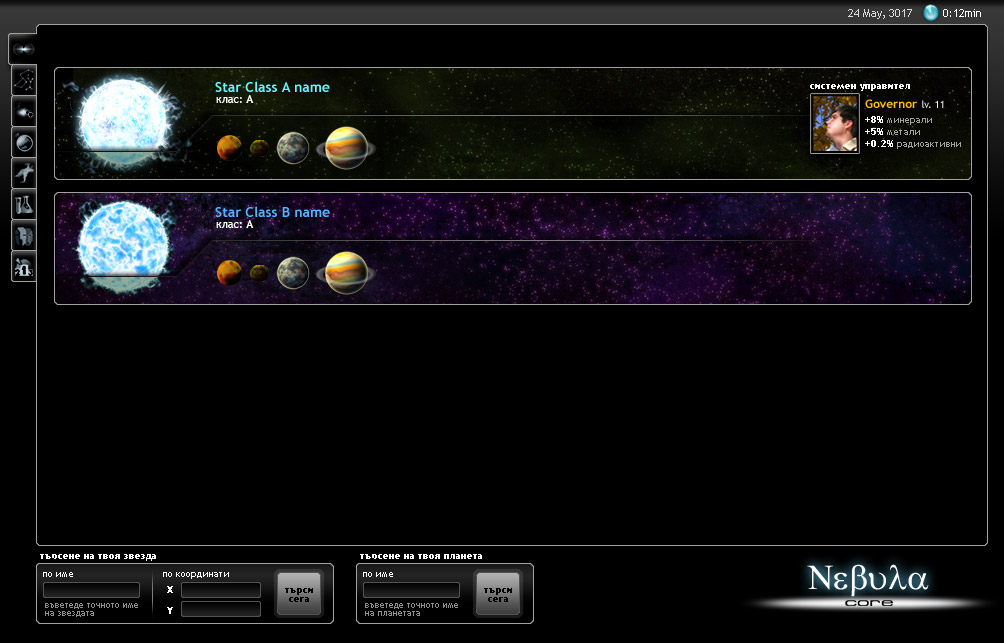Open the comet icon sidebar tab
The height and width of the screenshot is (643, 1004).
[x=23, y=111]
